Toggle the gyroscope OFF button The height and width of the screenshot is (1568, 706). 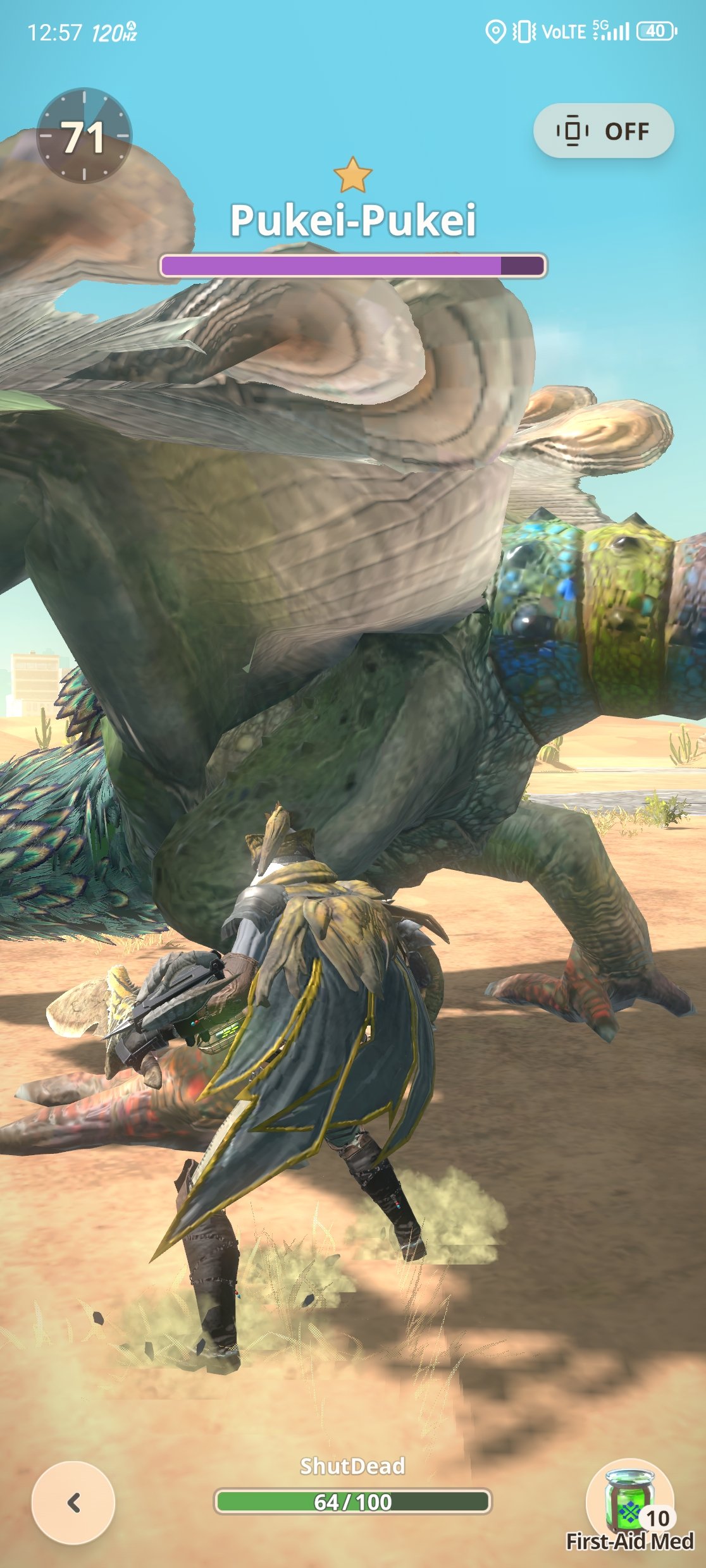click(x=604, y=131)
